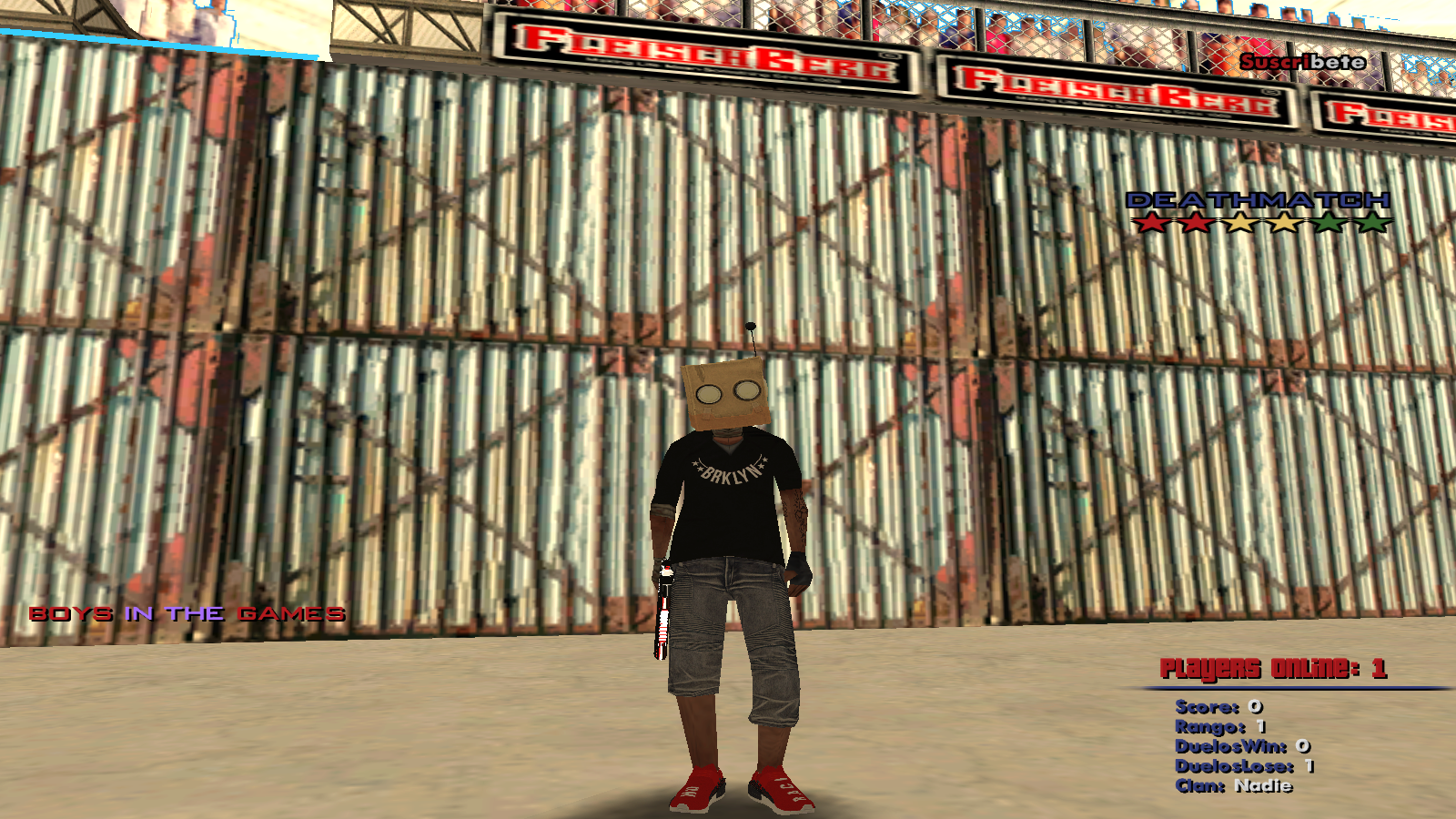1456x819 pixels.
Task: Click the first red Deathmatch star
Action: pos(1151,220)
